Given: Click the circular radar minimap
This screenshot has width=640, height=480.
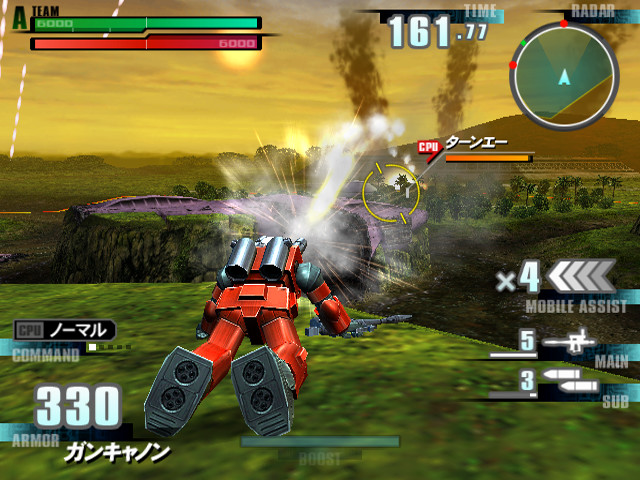Looking at the screenshot, I should 565,78.
